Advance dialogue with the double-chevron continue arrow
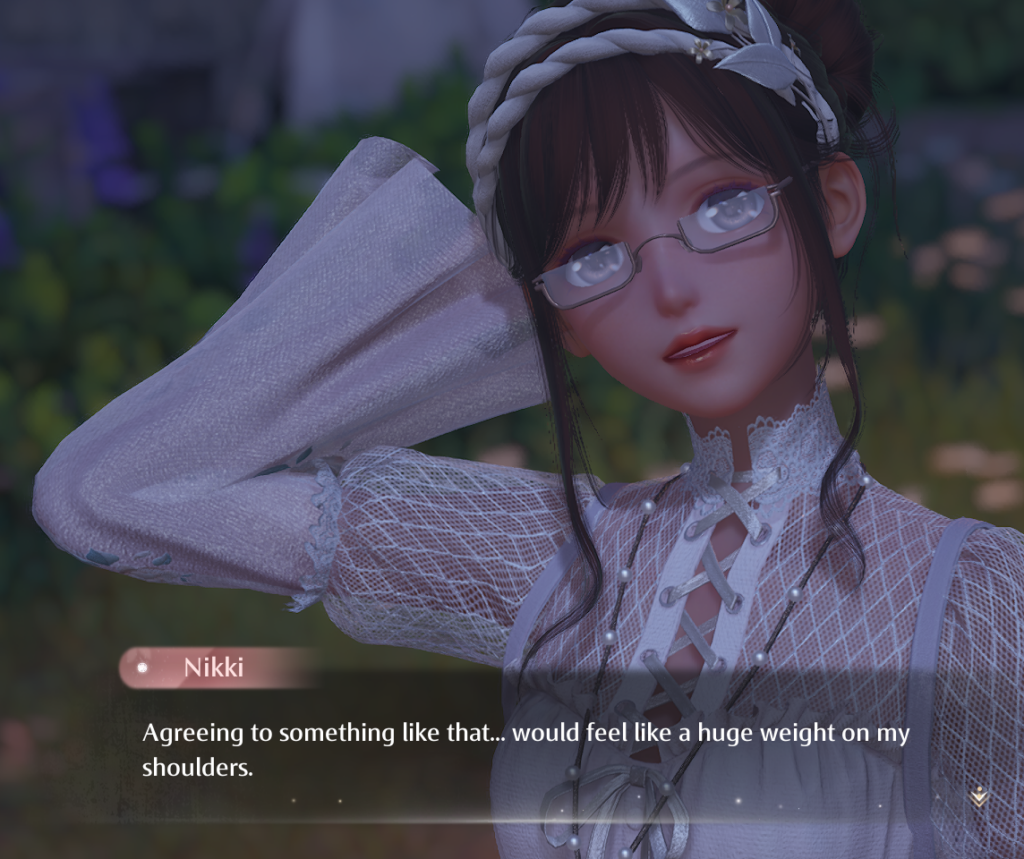 tap(979, 796)
